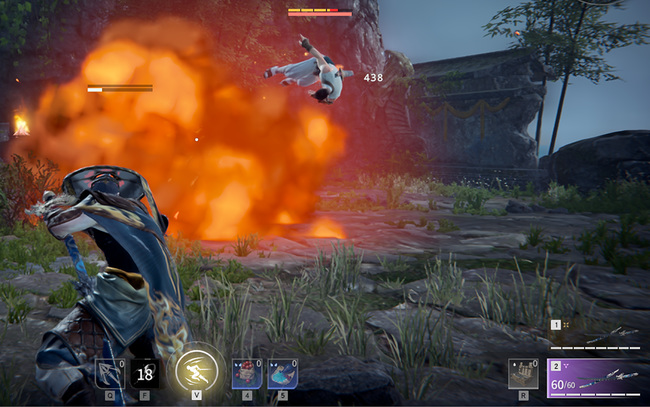Use the repair kit item slot
650x407 pixels.
pyautogui.click(x=522, y=372)
